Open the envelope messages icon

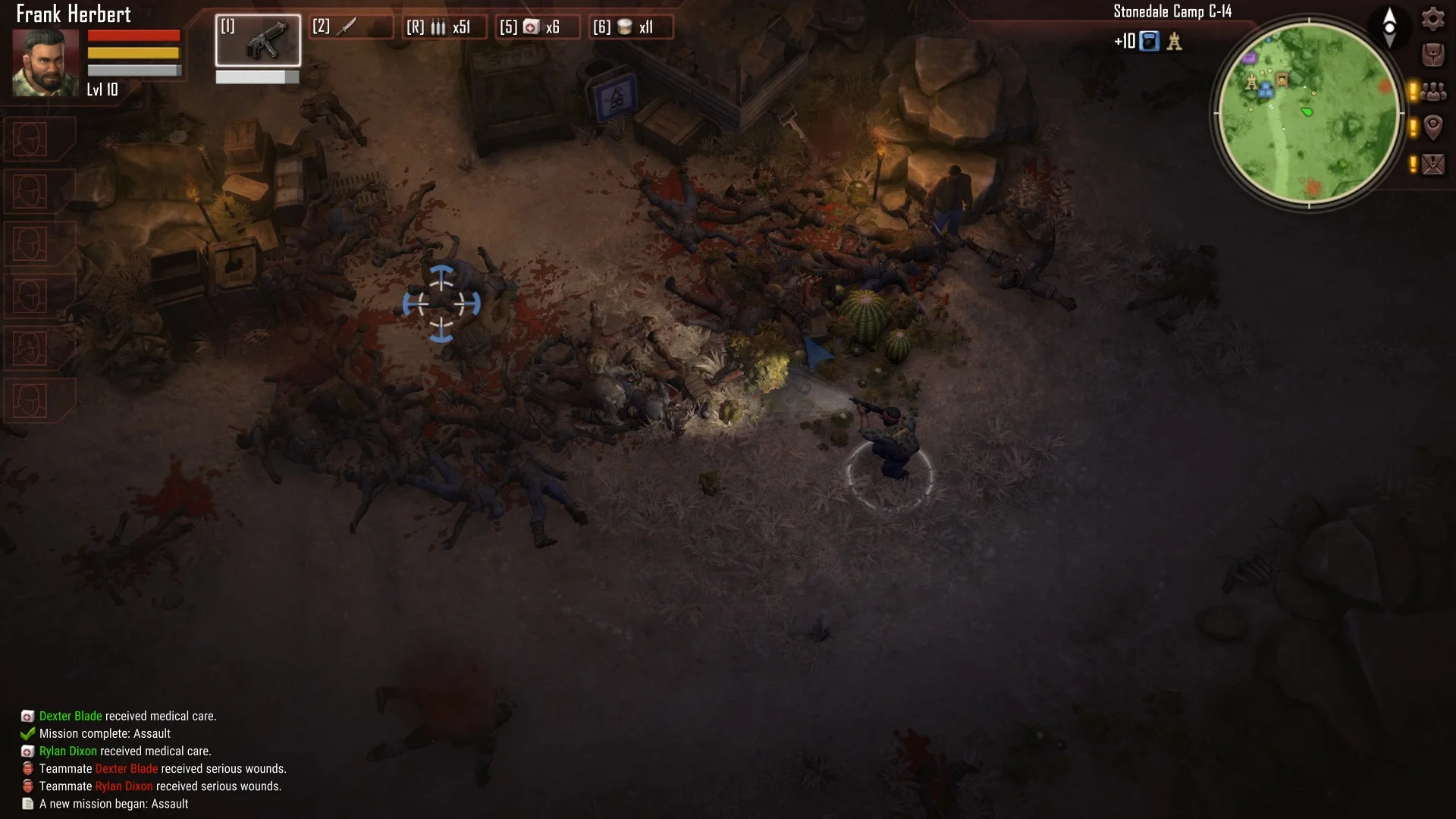[1432, 164]
